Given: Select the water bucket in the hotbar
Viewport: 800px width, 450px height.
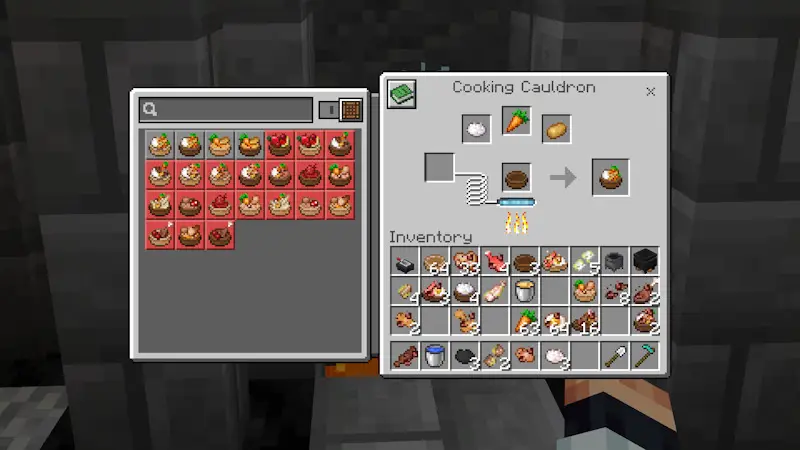Looking at the screenshot, I should 435,356.
